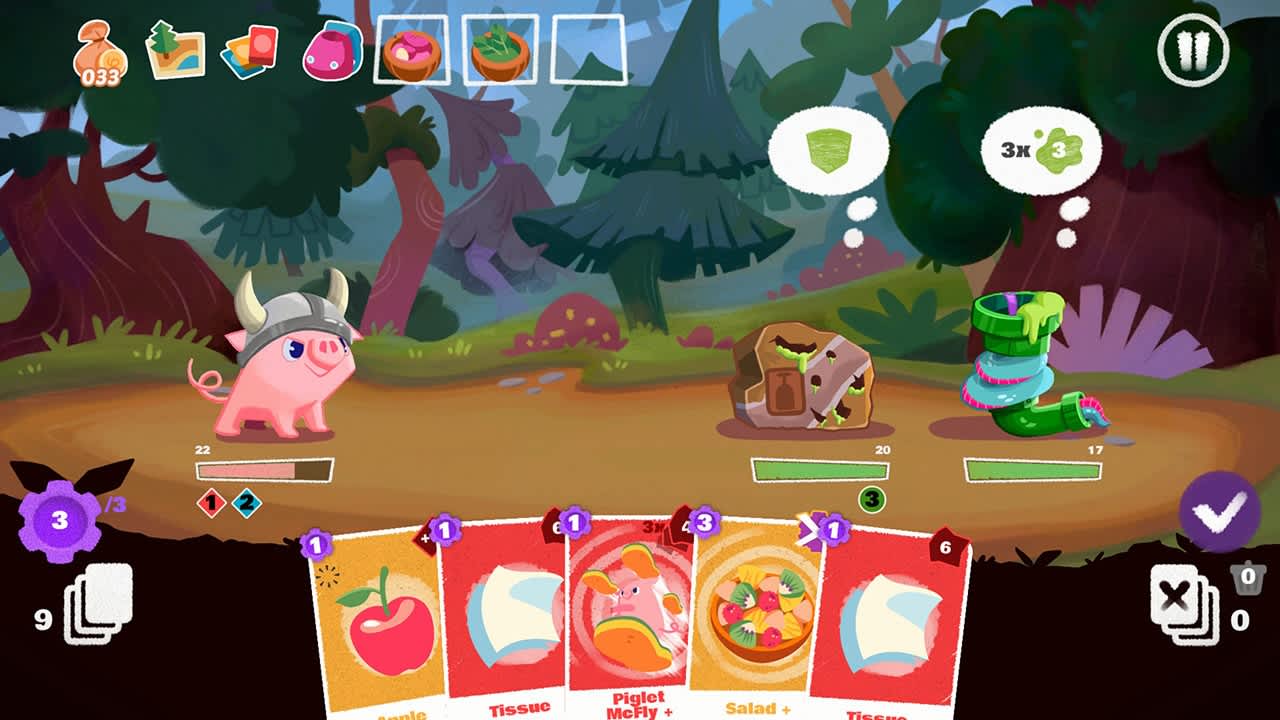Click the purple energy gear showing 3/3

(x=57, y=519)
